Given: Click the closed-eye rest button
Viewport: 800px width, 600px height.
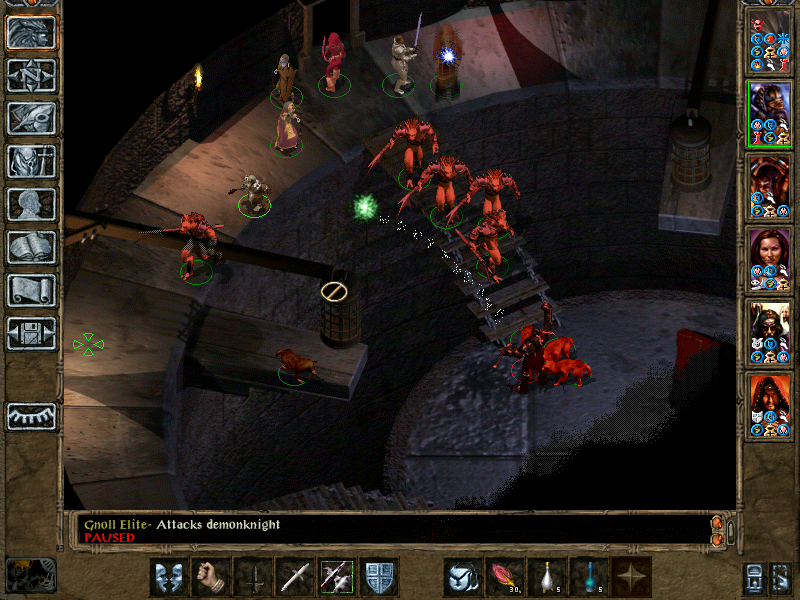Looking at the screenshot, I should pyautogui.click(x=32, y=415).
